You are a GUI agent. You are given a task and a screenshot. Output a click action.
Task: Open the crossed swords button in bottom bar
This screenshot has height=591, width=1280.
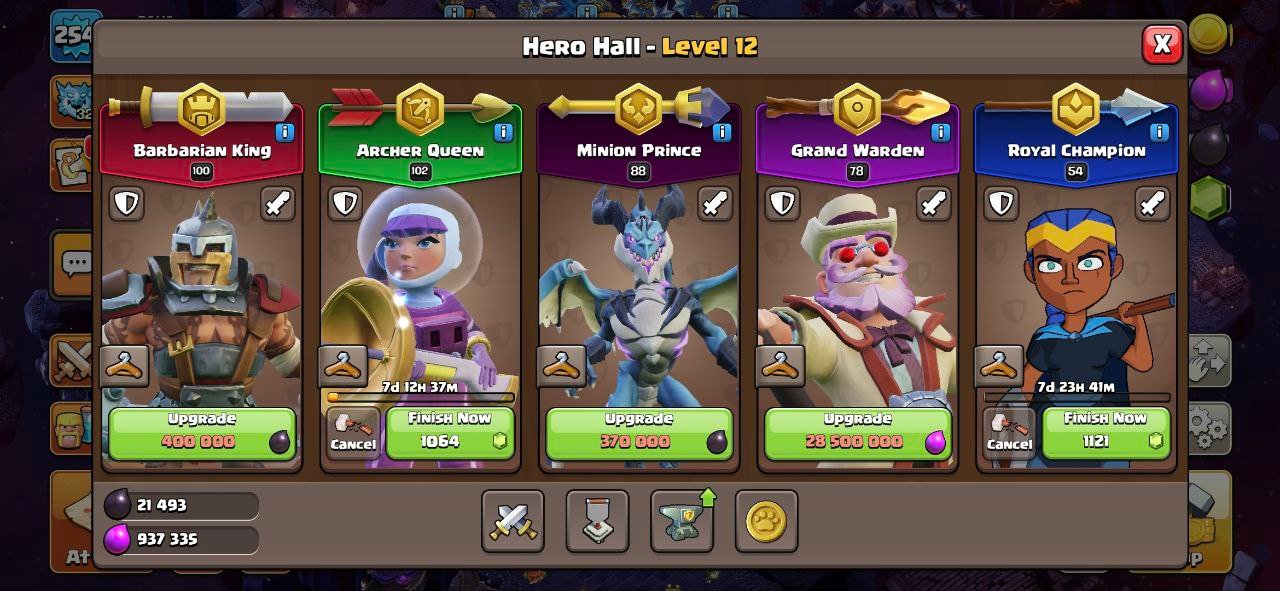[513, 521]
